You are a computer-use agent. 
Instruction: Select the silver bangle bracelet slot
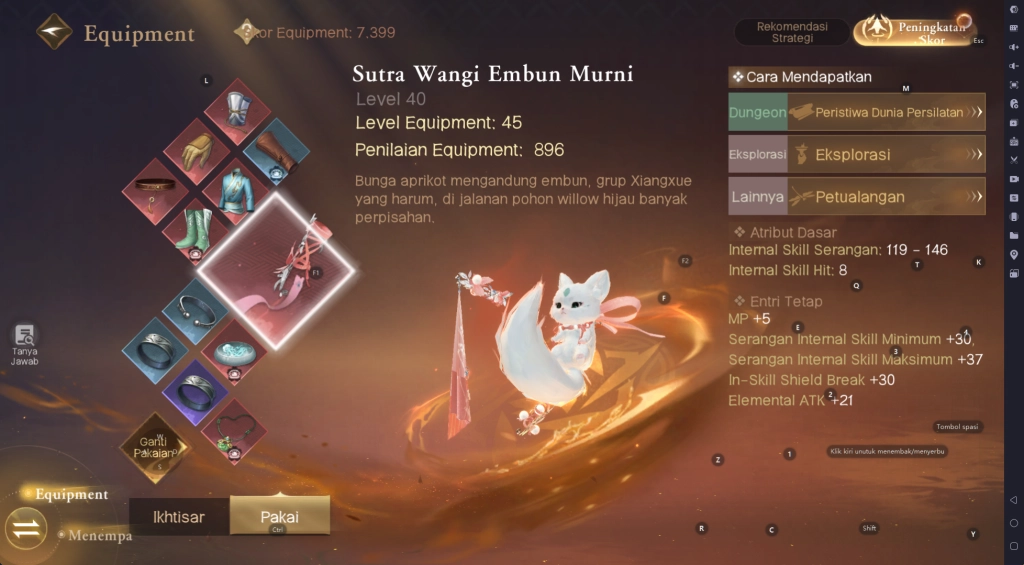(196, 311)
